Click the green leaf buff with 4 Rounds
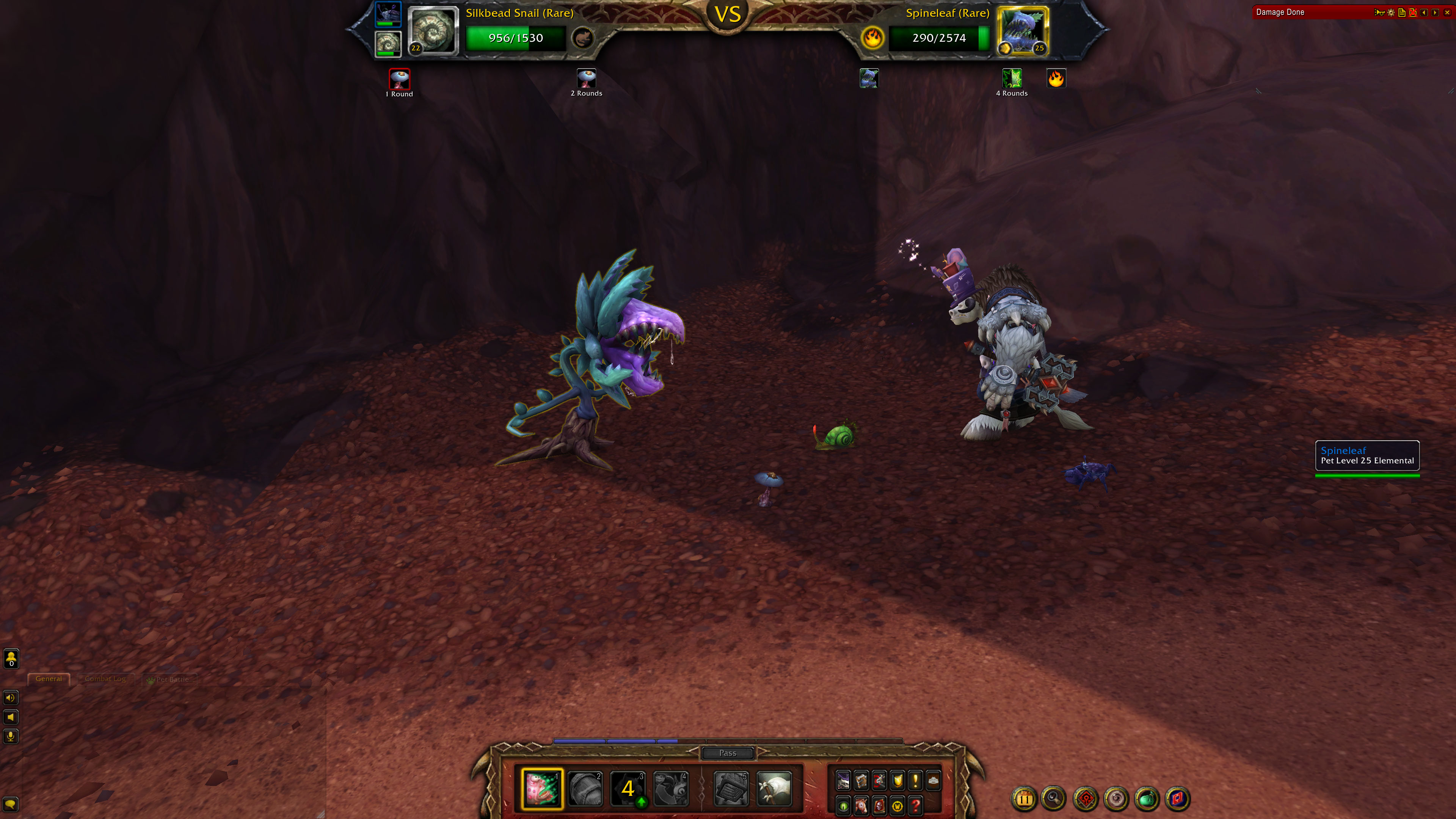 click(1012, 78)
